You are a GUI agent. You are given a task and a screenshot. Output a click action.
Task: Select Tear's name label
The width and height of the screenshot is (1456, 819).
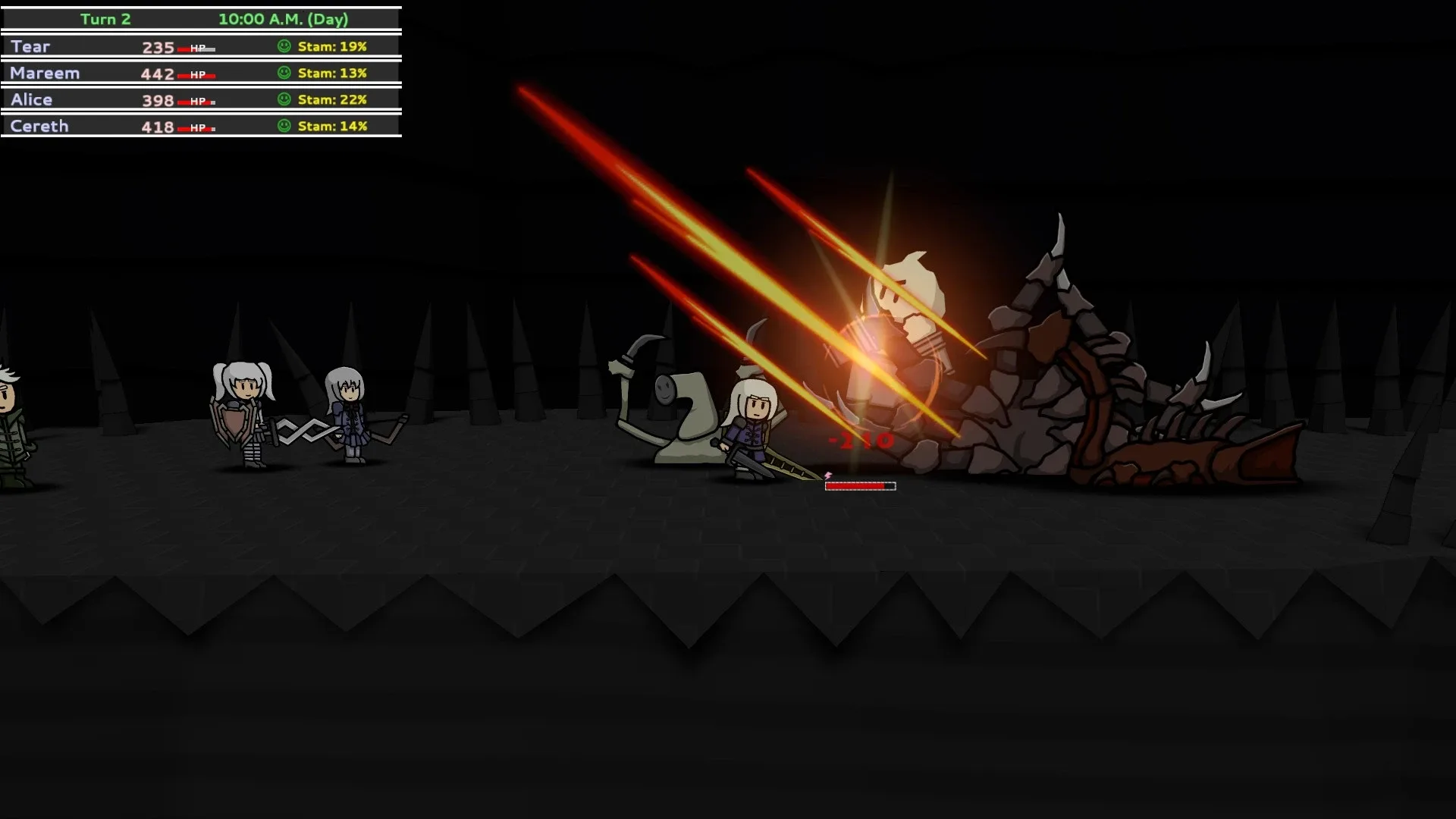point(29,46)
